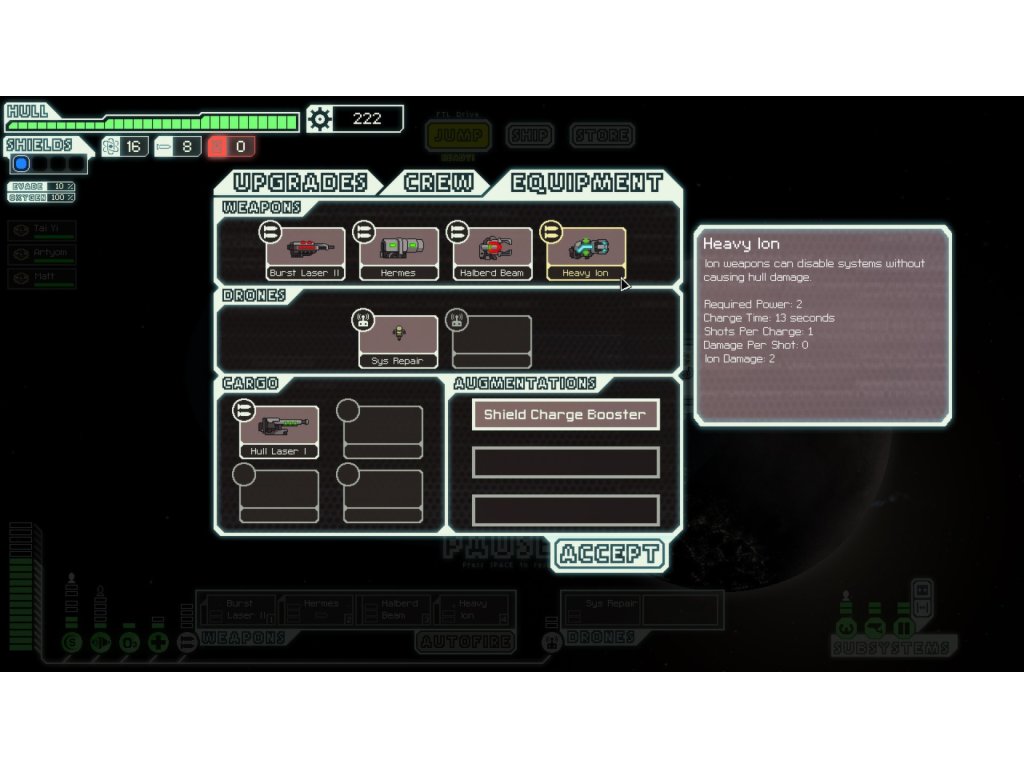Switch to the Upgrades tab

300,183
